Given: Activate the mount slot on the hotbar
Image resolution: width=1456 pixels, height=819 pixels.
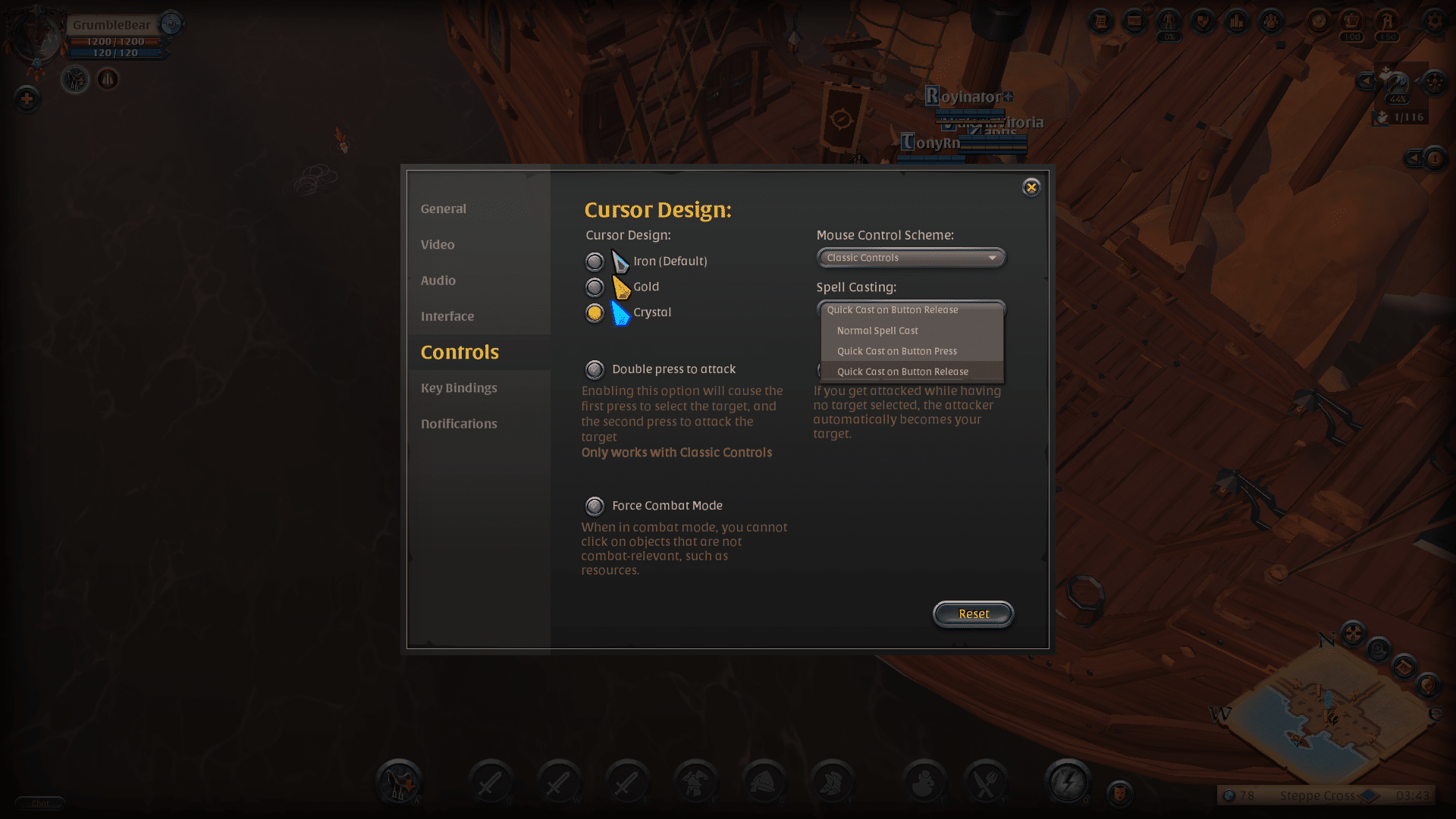Looking at the screenshot, I should (x=400, y=782).
